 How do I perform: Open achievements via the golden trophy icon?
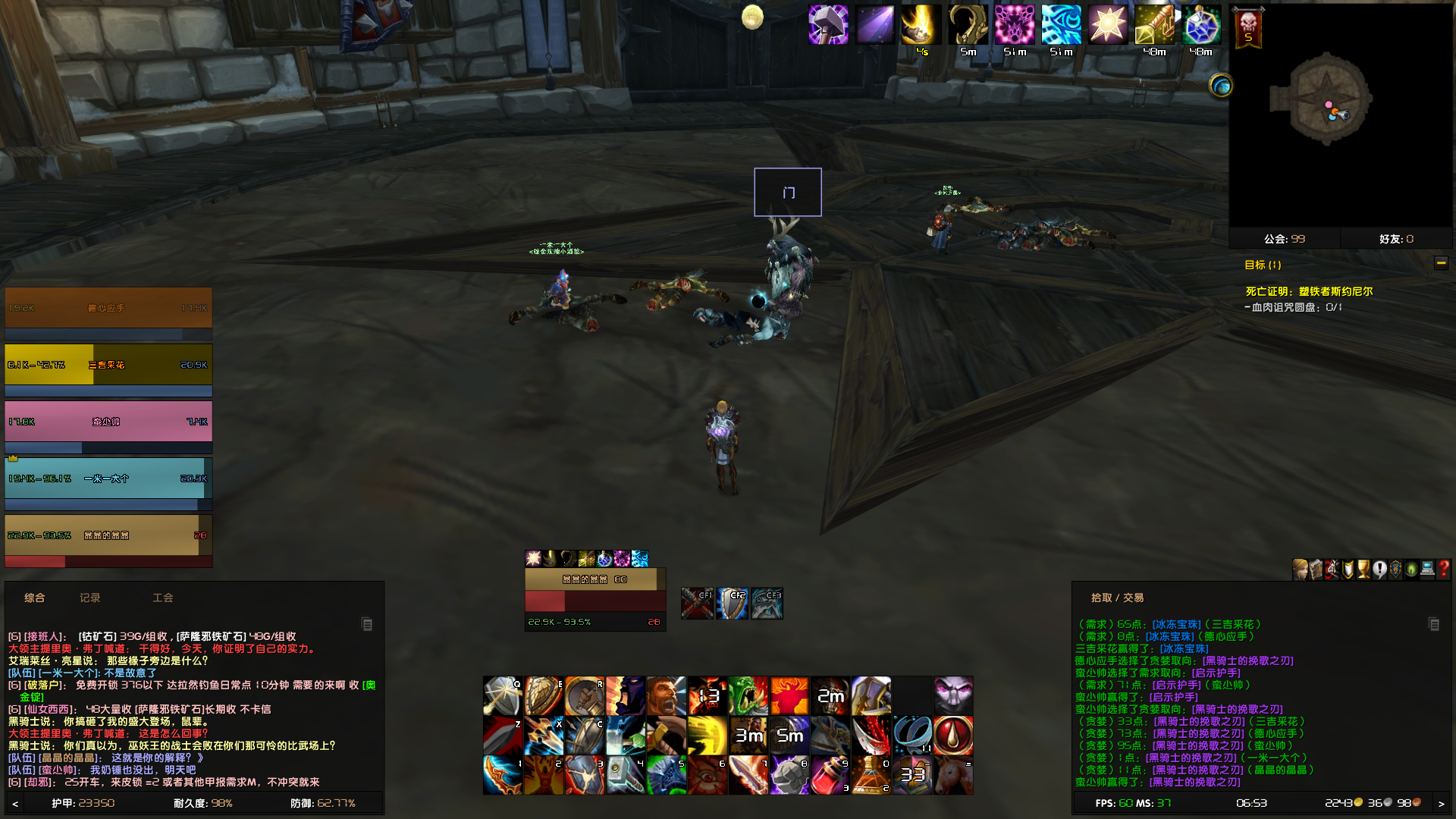coord(1363,570)
